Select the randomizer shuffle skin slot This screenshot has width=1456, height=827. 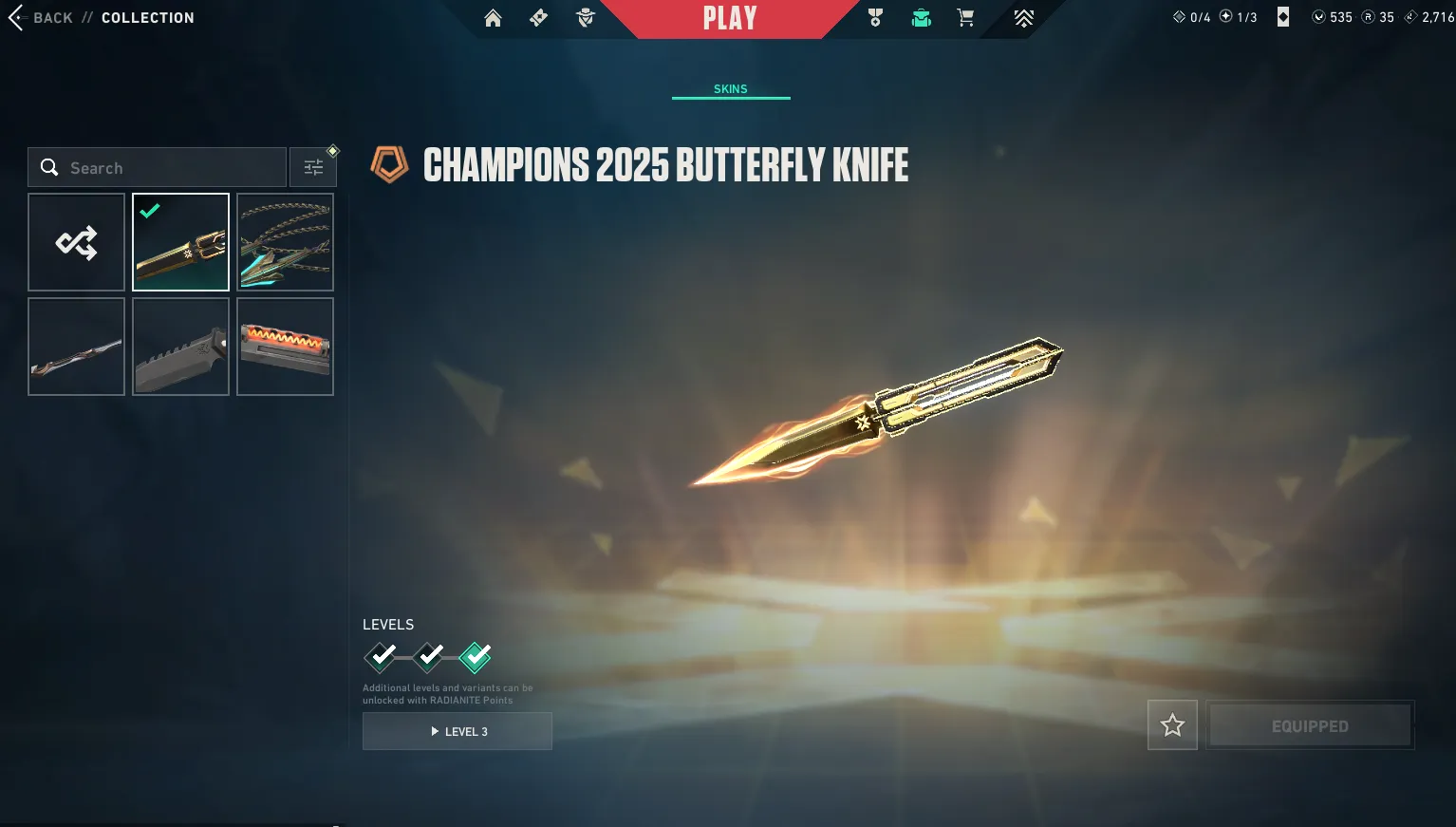[76, 242]
